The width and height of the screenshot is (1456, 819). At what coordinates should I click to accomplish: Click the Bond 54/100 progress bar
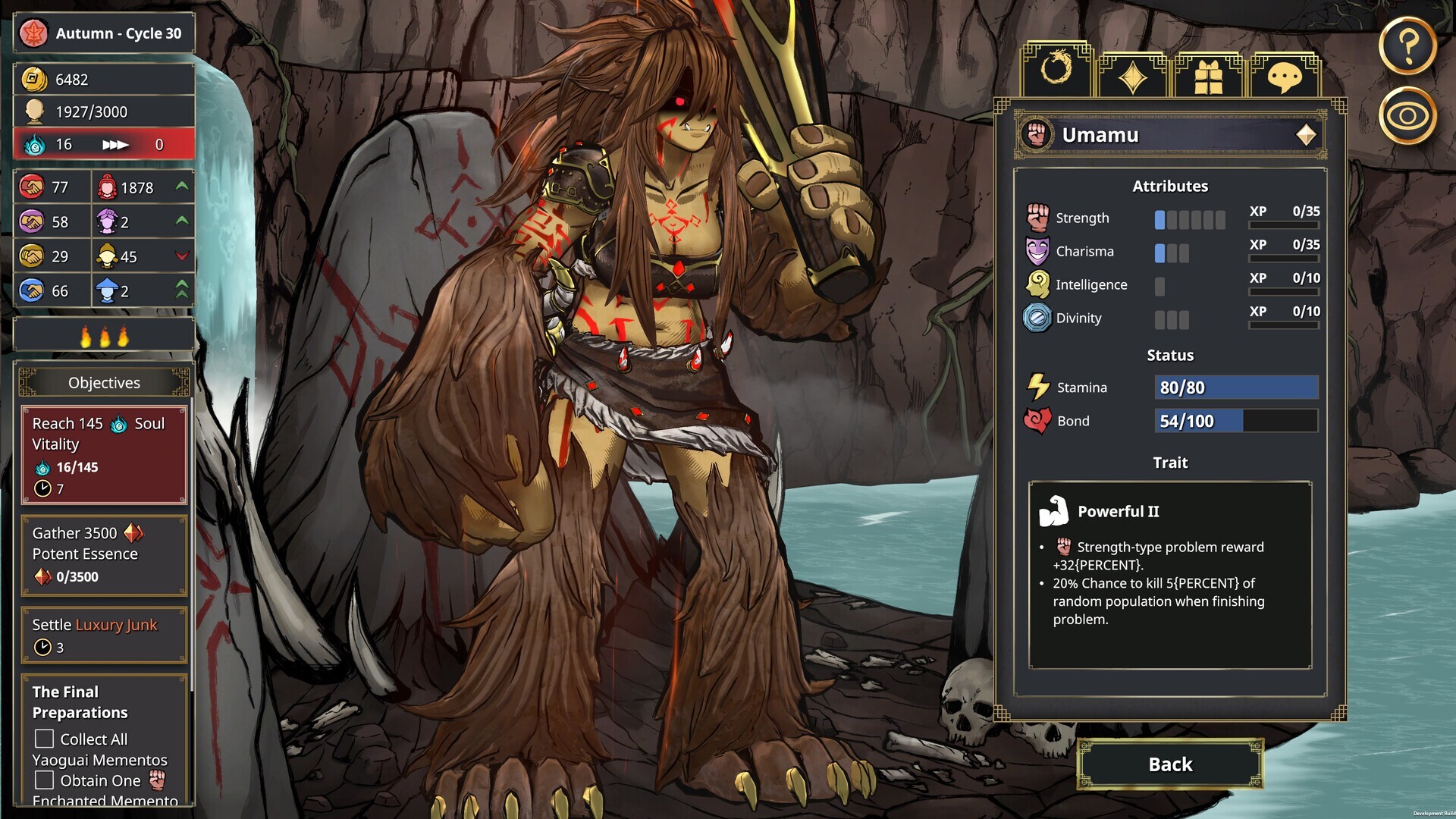(x=1236, y=421)
